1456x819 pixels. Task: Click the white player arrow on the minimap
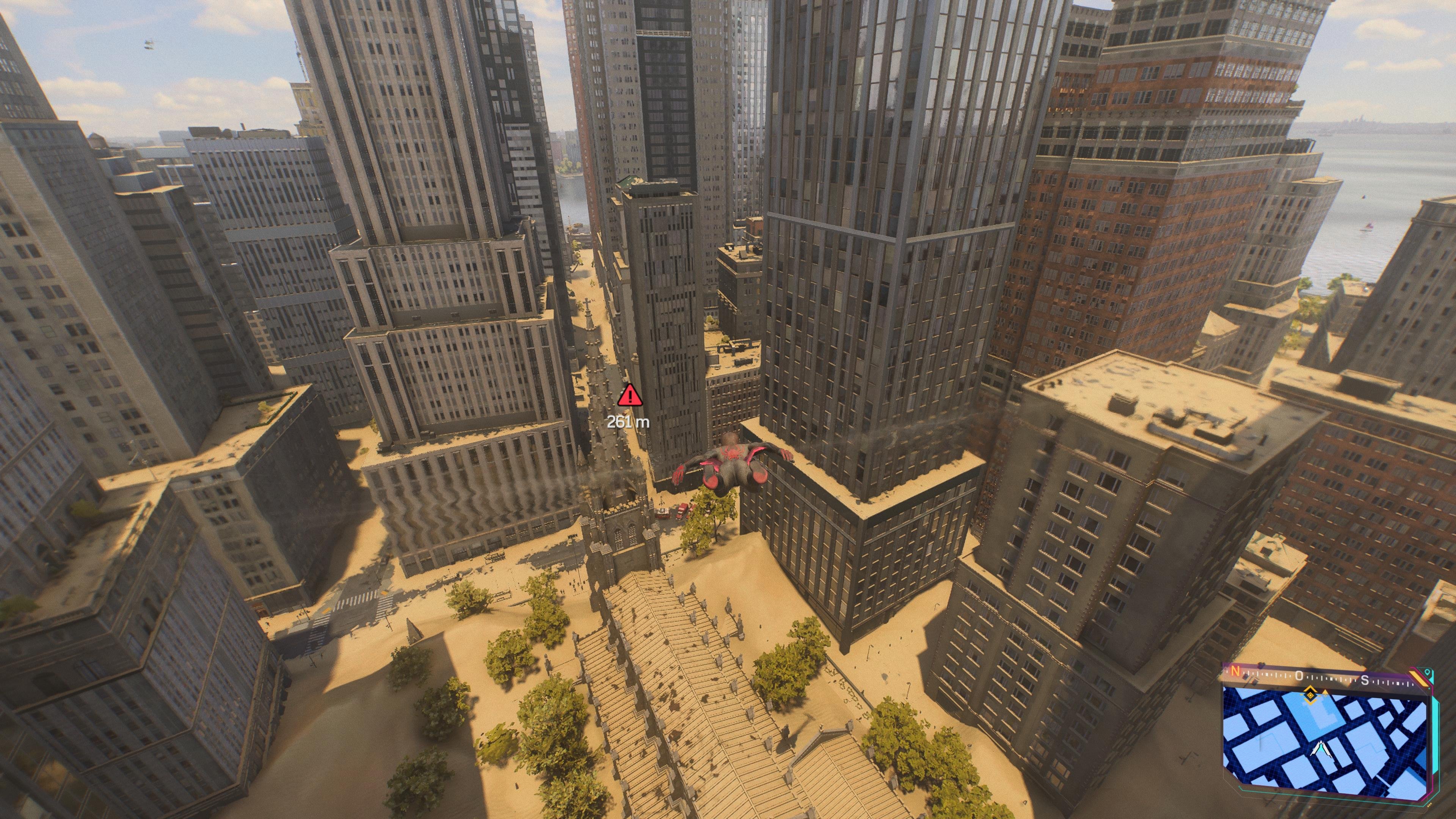pos(1321,749)
